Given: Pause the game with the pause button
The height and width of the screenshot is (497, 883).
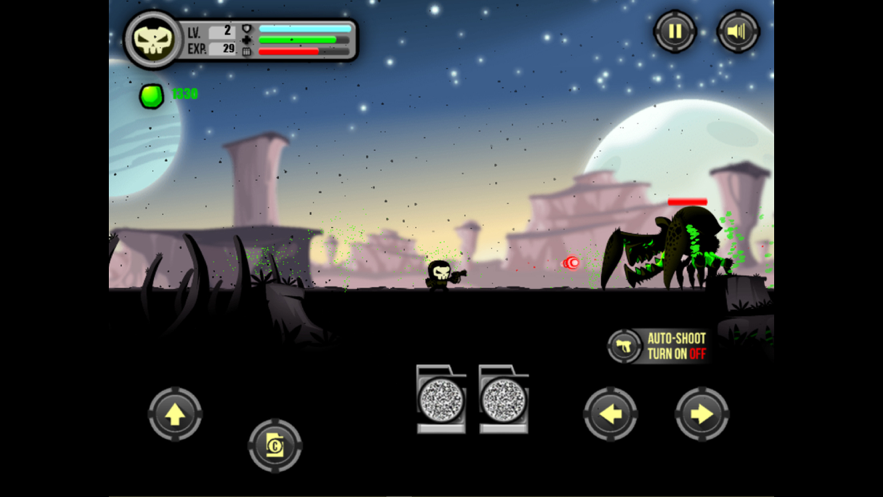Looking at the screenshot, I should pyautogui.click(x=675, y=32).
